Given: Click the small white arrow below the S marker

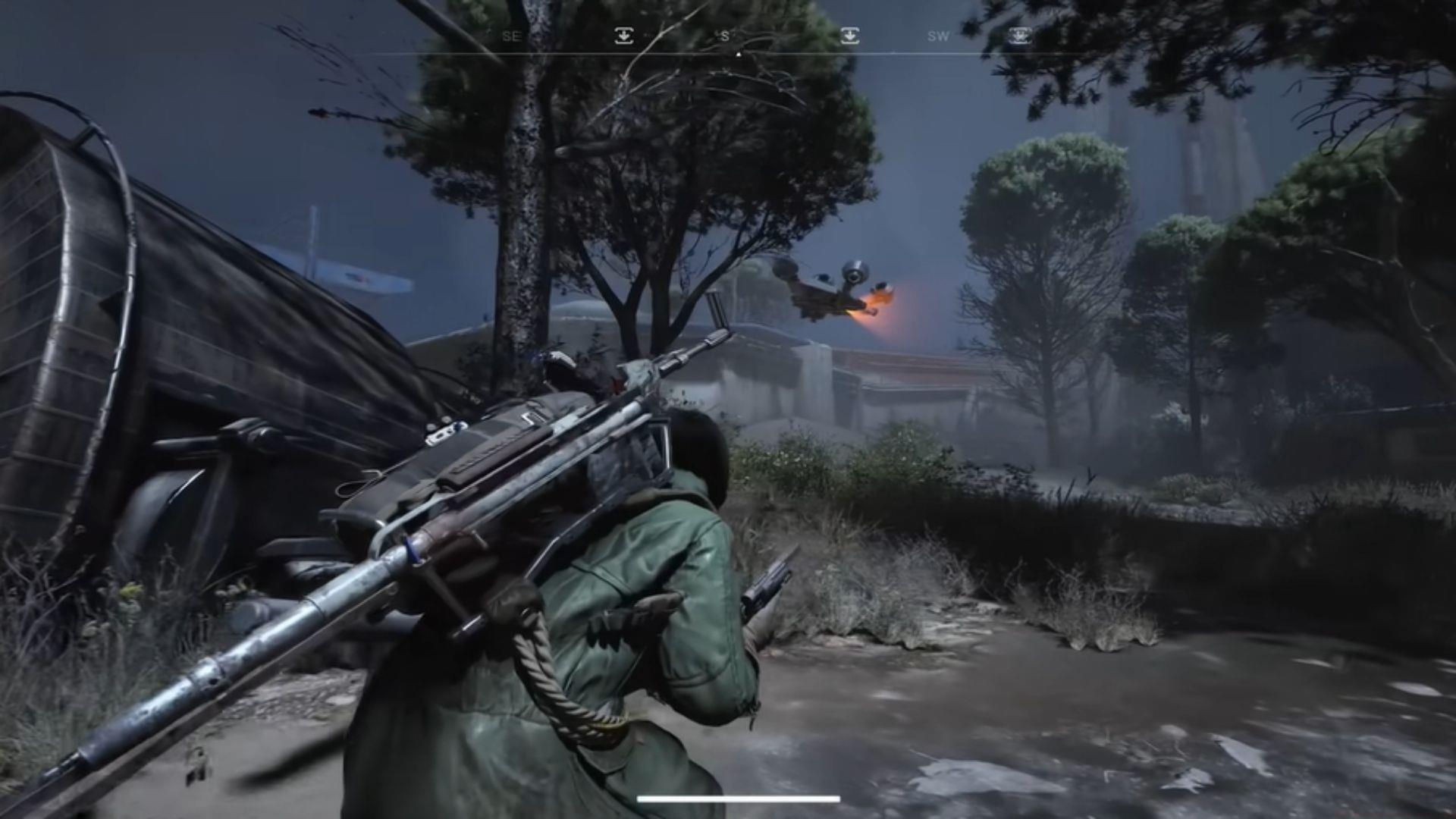Looking at the screenshot, I should coord(739,53).
